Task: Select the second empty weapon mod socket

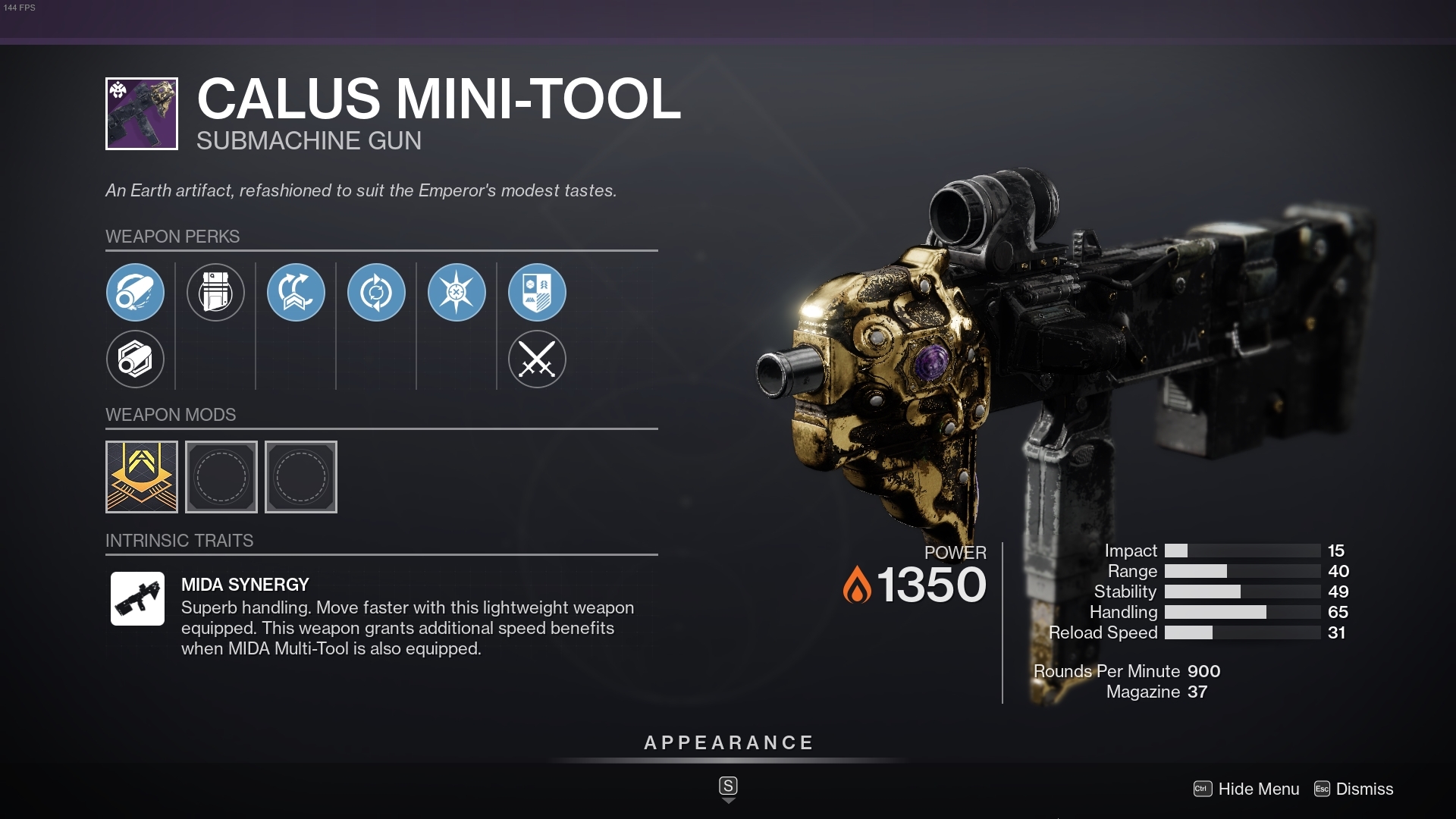Action: coord(301,477)
